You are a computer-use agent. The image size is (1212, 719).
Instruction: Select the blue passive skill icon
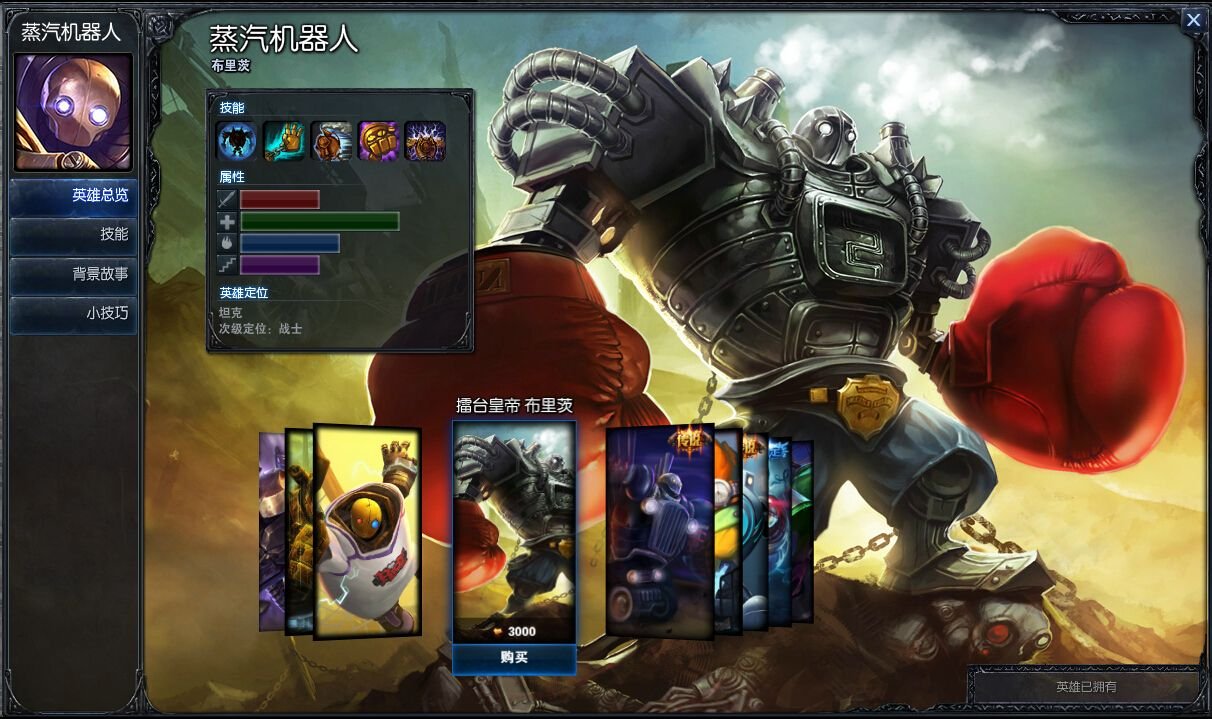(x=237, y=142)
